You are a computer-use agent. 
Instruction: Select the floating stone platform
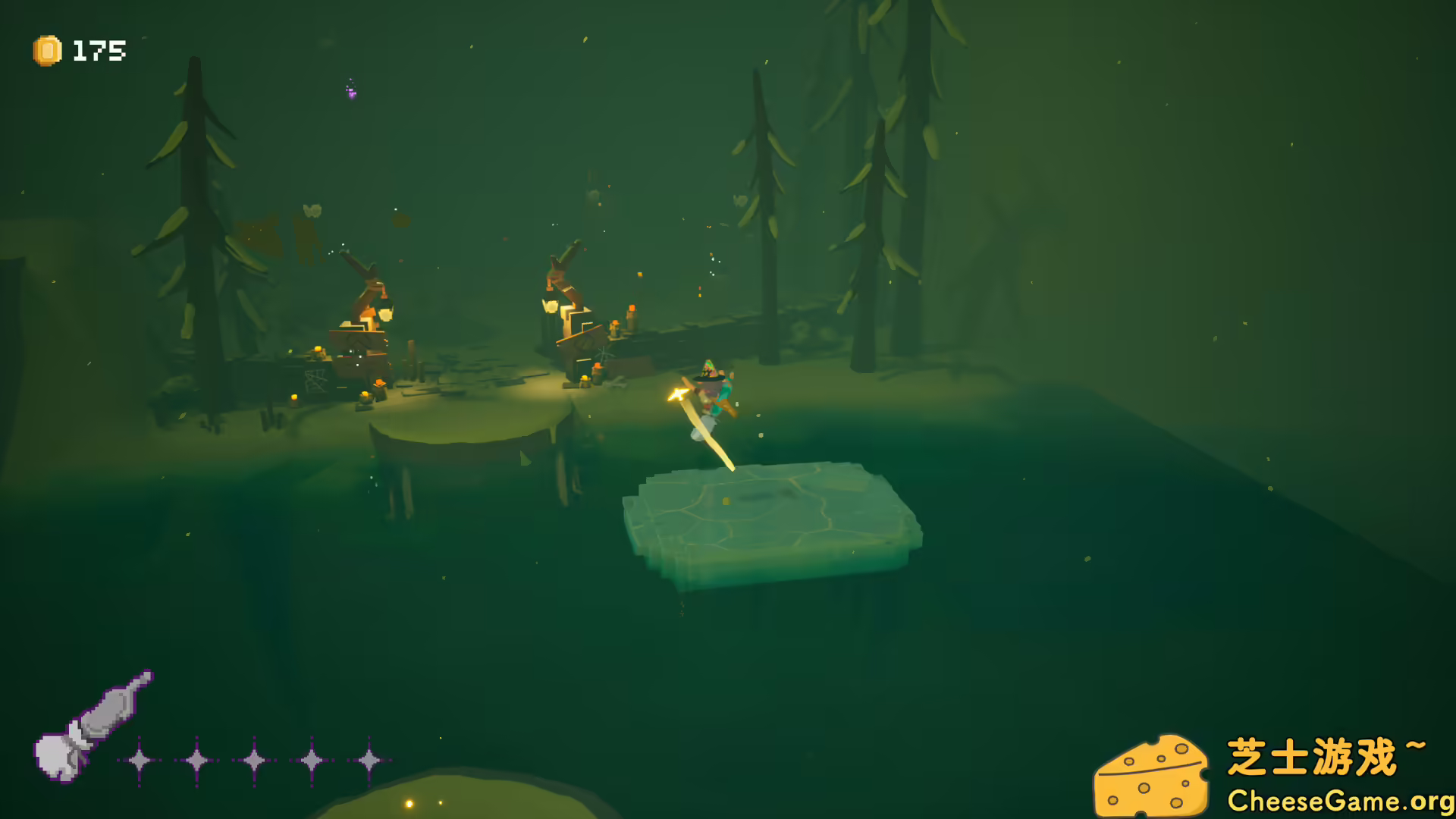click(773, 516)
